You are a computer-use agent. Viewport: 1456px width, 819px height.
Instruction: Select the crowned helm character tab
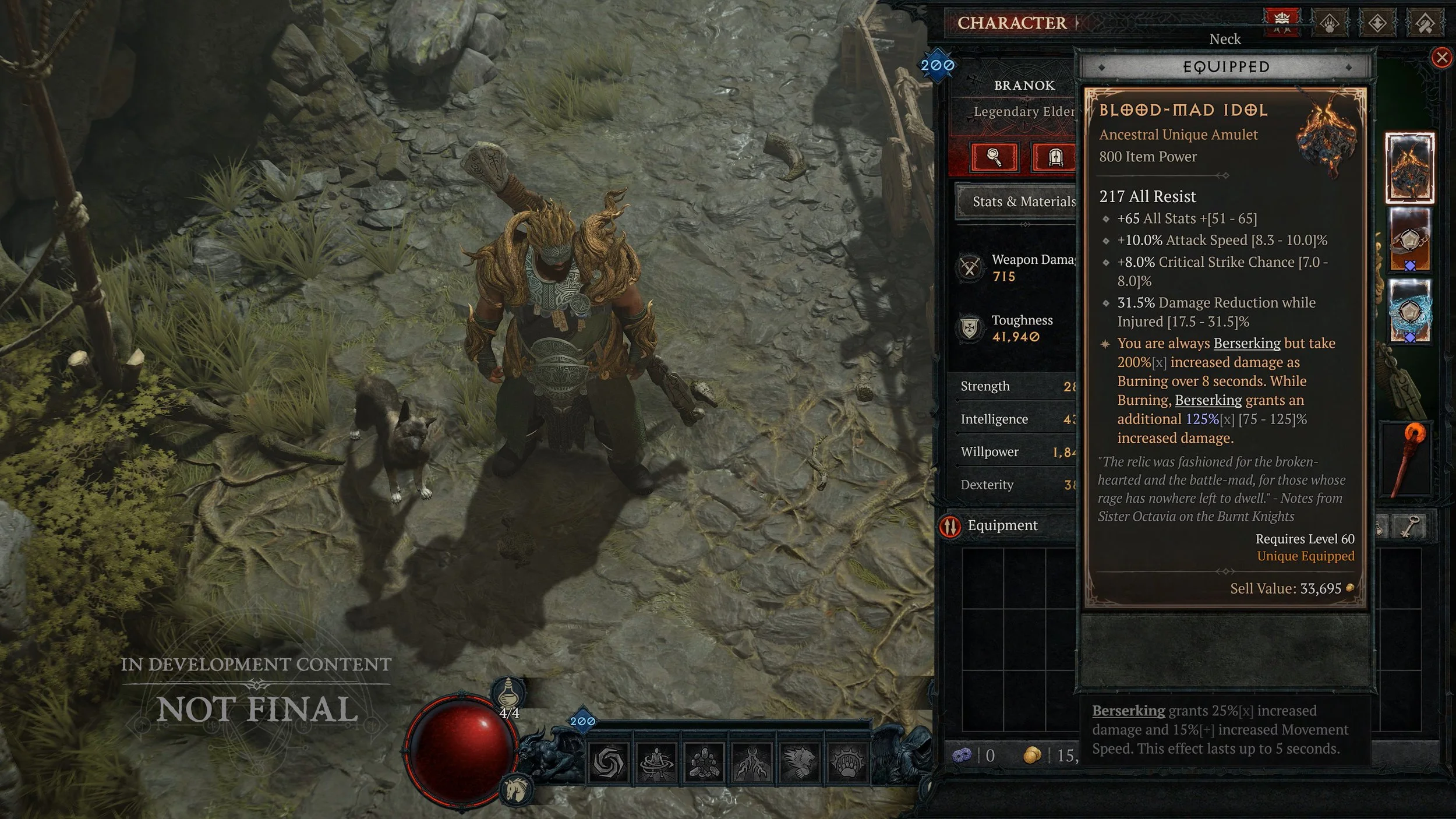coord(1281,22)
